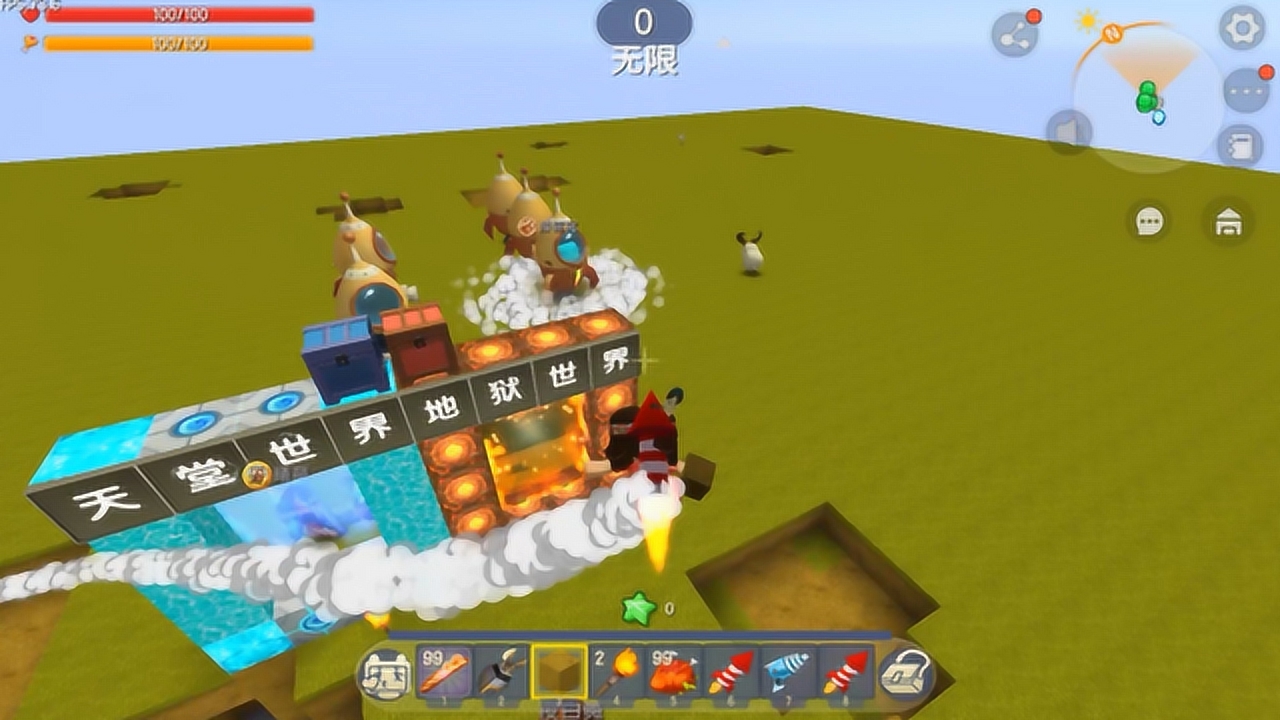
Task: Open the backpack button left of hotbar
Action: pos(385,673)
